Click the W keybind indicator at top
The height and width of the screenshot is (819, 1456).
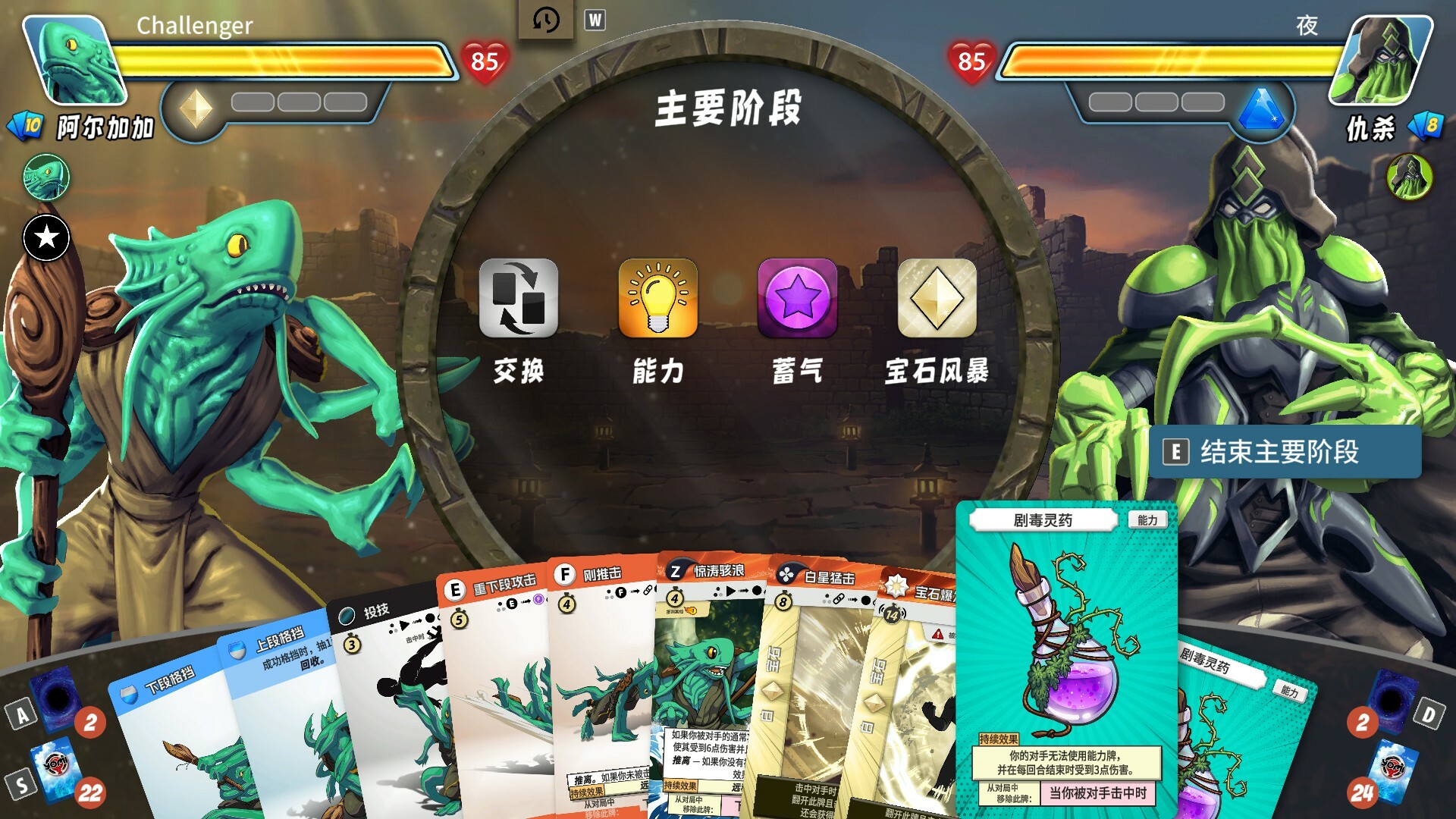(x=596, y=20)
